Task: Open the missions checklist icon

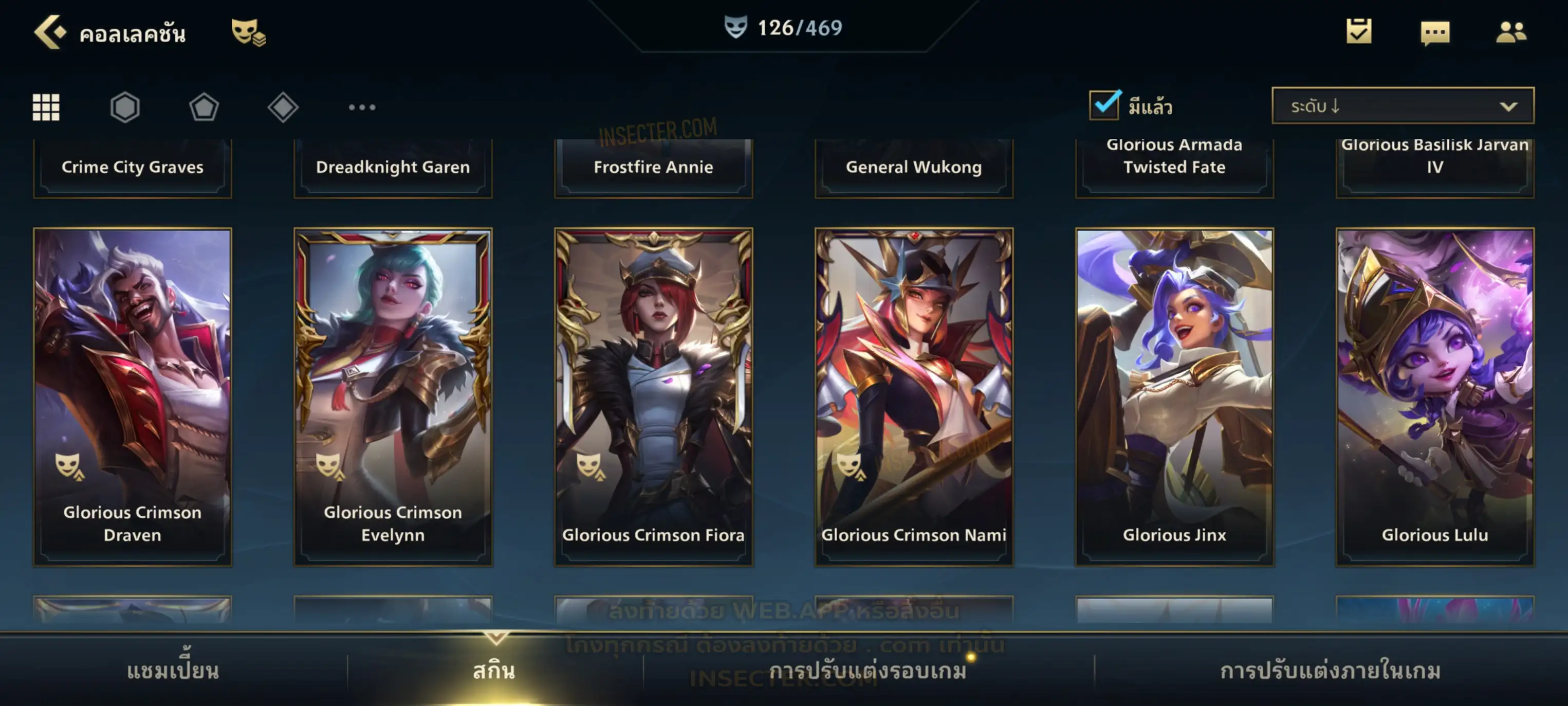Action: pyautogui.click(x=1359, y=32)
